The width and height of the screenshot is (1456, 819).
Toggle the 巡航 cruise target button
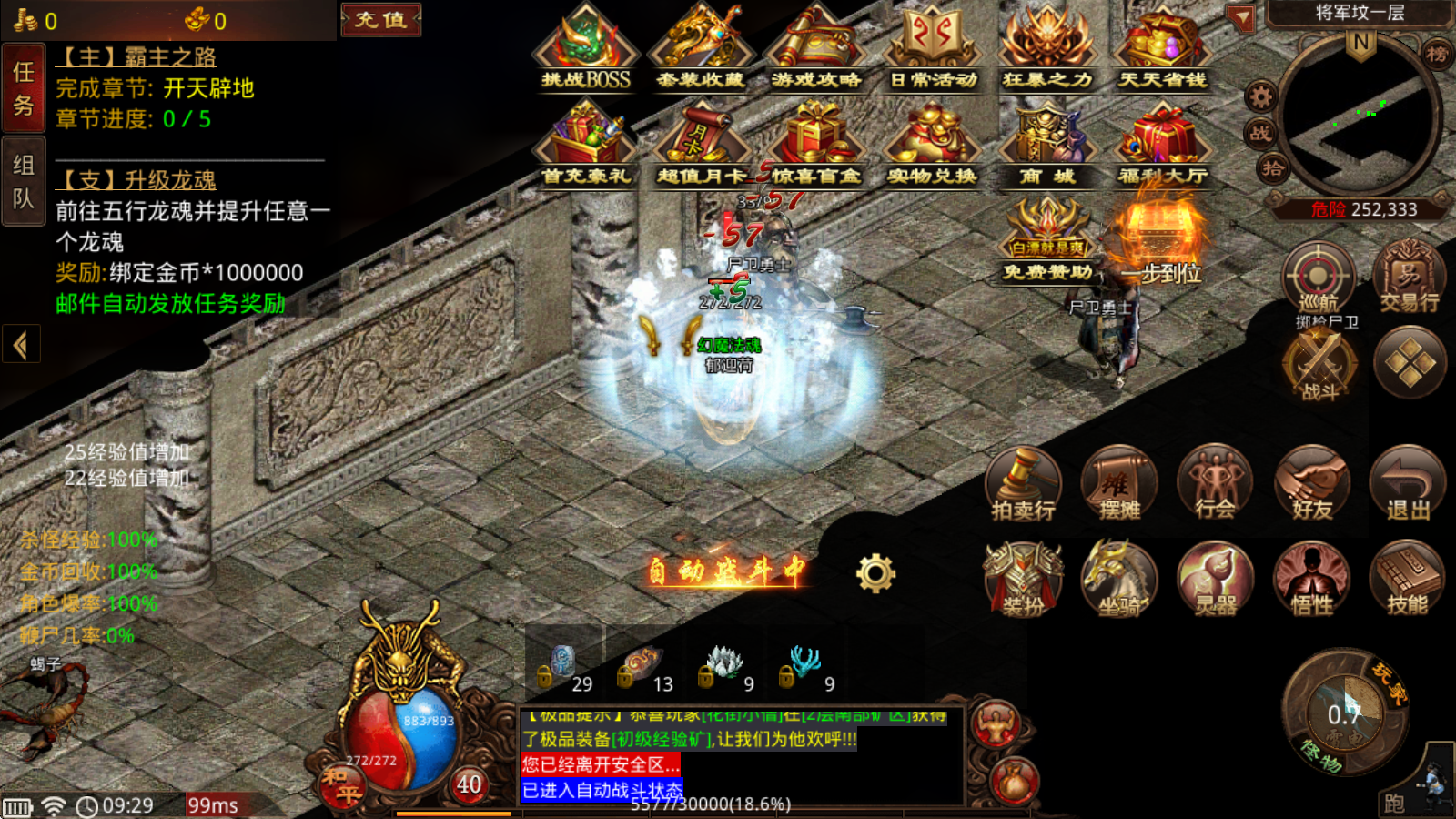1318,278
